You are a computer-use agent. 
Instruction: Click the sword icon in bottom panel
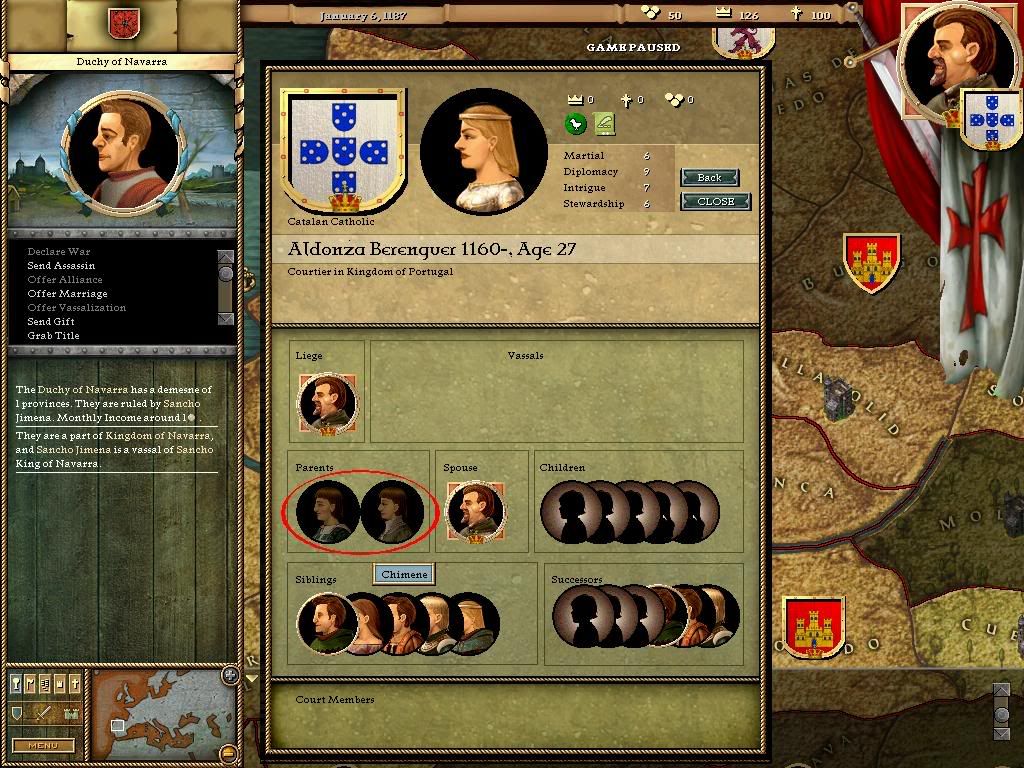coord(43,713)
